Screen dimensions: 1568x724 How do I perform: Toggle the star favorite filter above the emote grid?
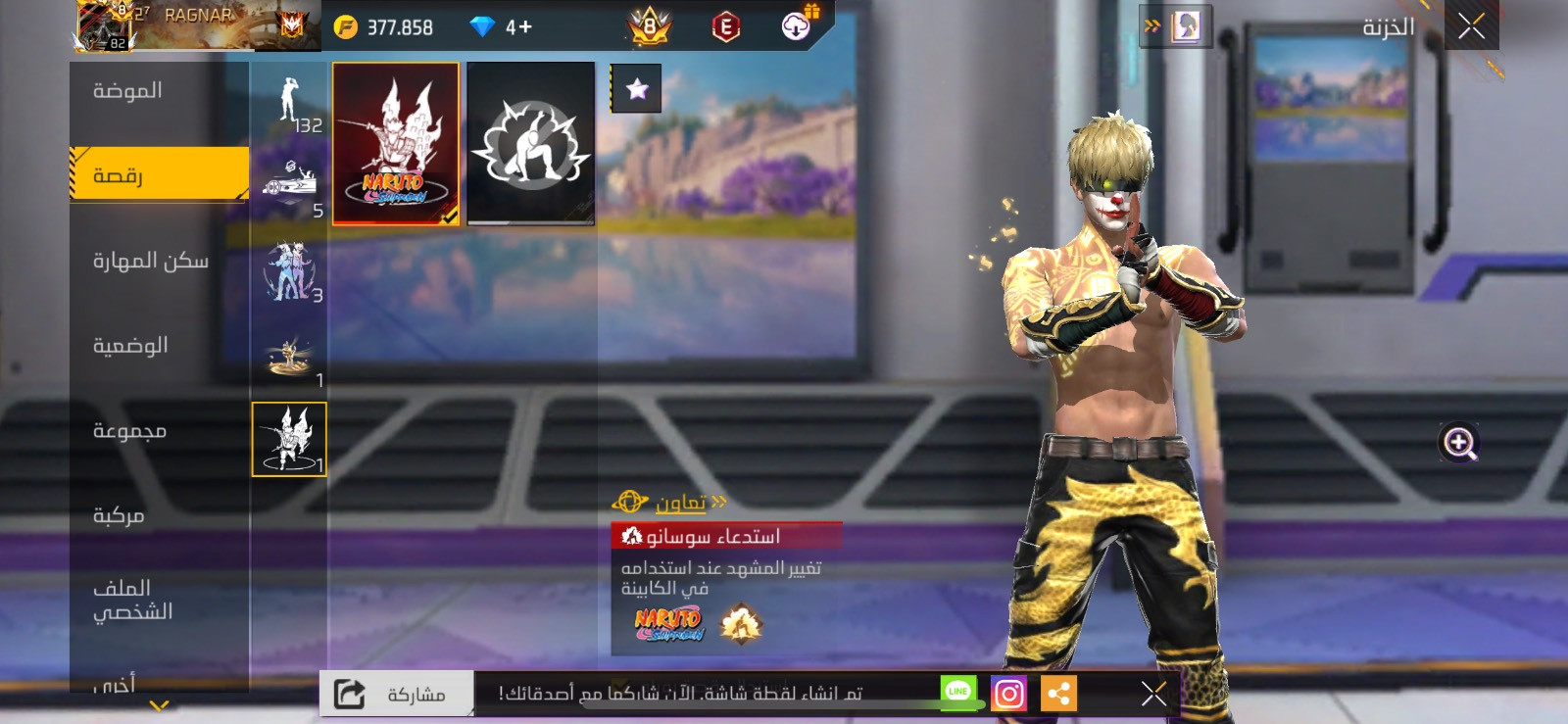click(x=637, y=89)
